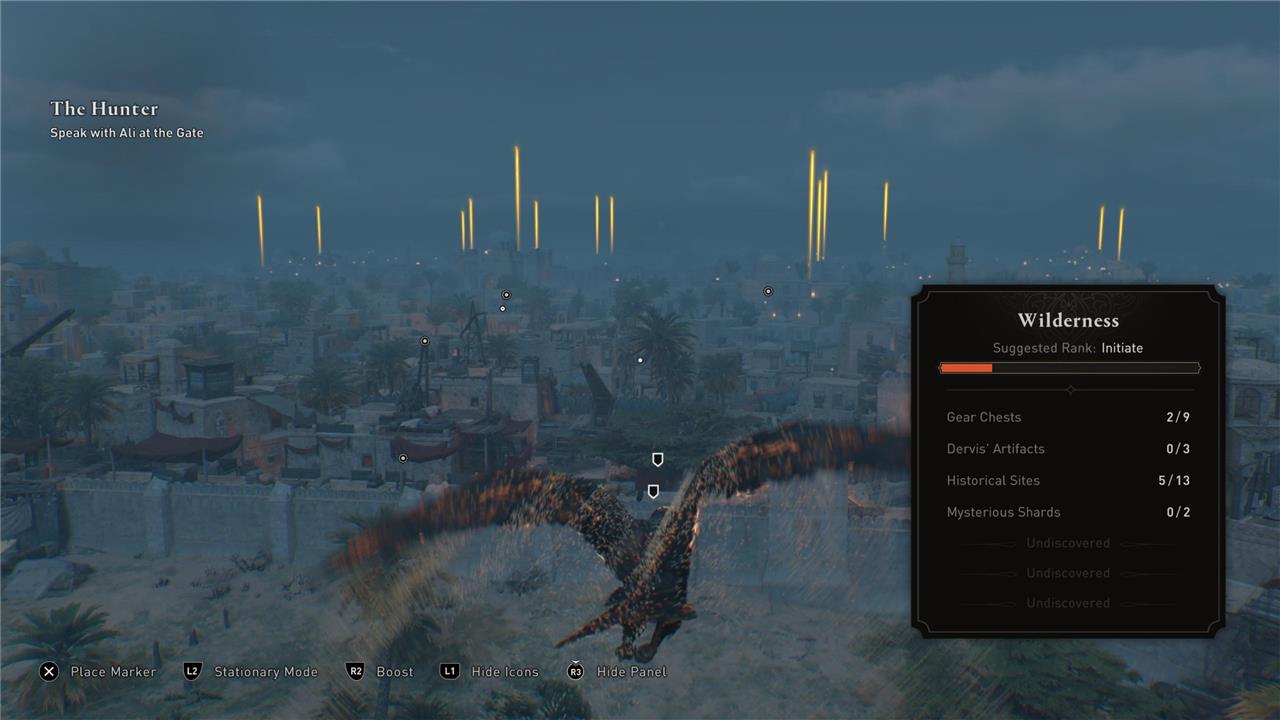
Task: Choose the Historical Sites row
Action: (x=1068, y=481)
